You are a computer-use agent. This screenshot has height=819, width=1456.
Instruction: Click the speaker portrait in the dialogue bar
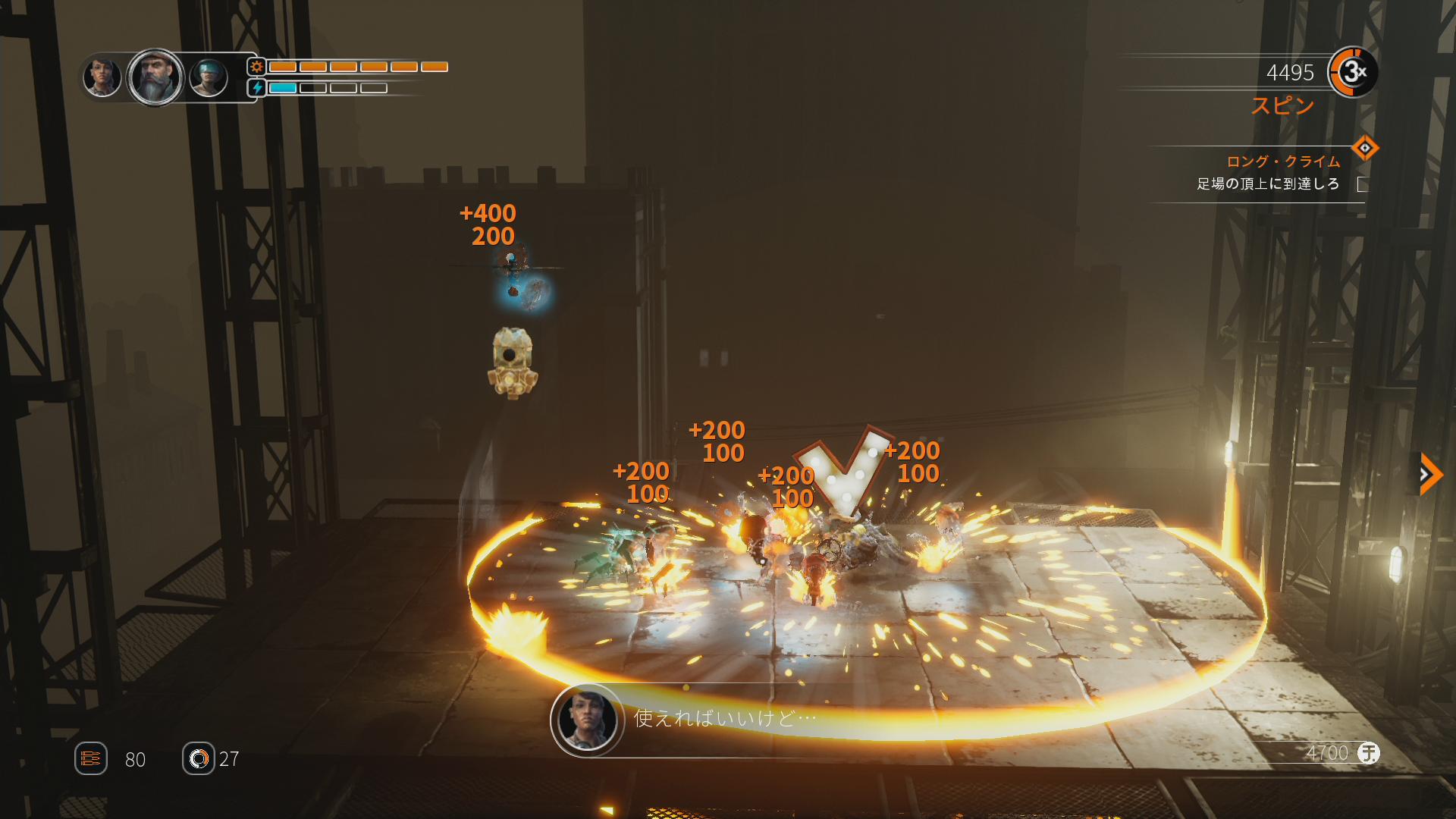587,719
